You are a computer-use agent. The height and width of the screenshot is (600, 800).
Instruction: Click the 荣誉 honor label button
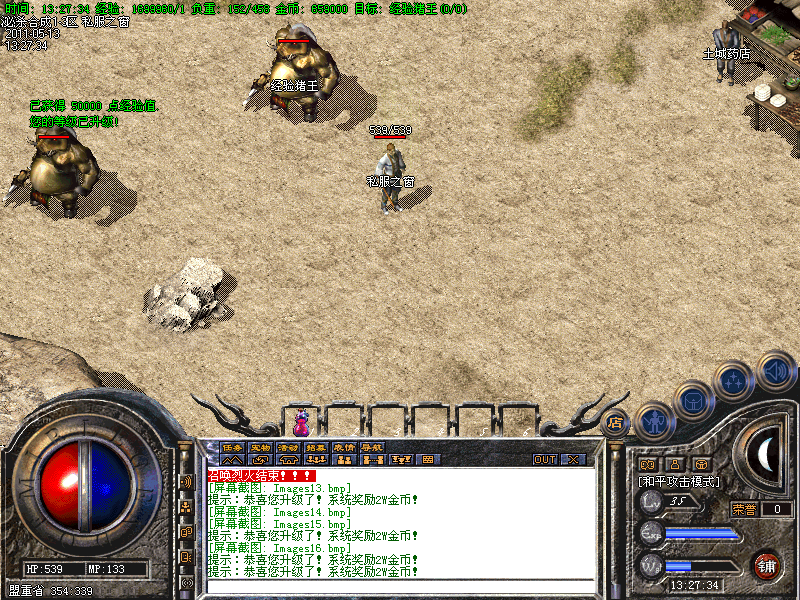(x=744, y=509)
